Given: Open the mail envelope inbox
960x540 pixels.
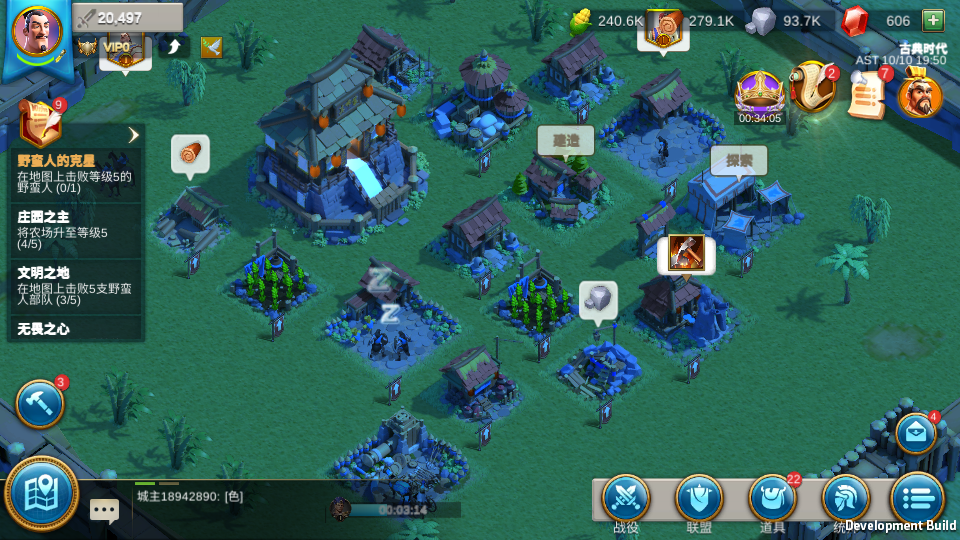Looking at the screenshot, I should (x=915, y=434).
